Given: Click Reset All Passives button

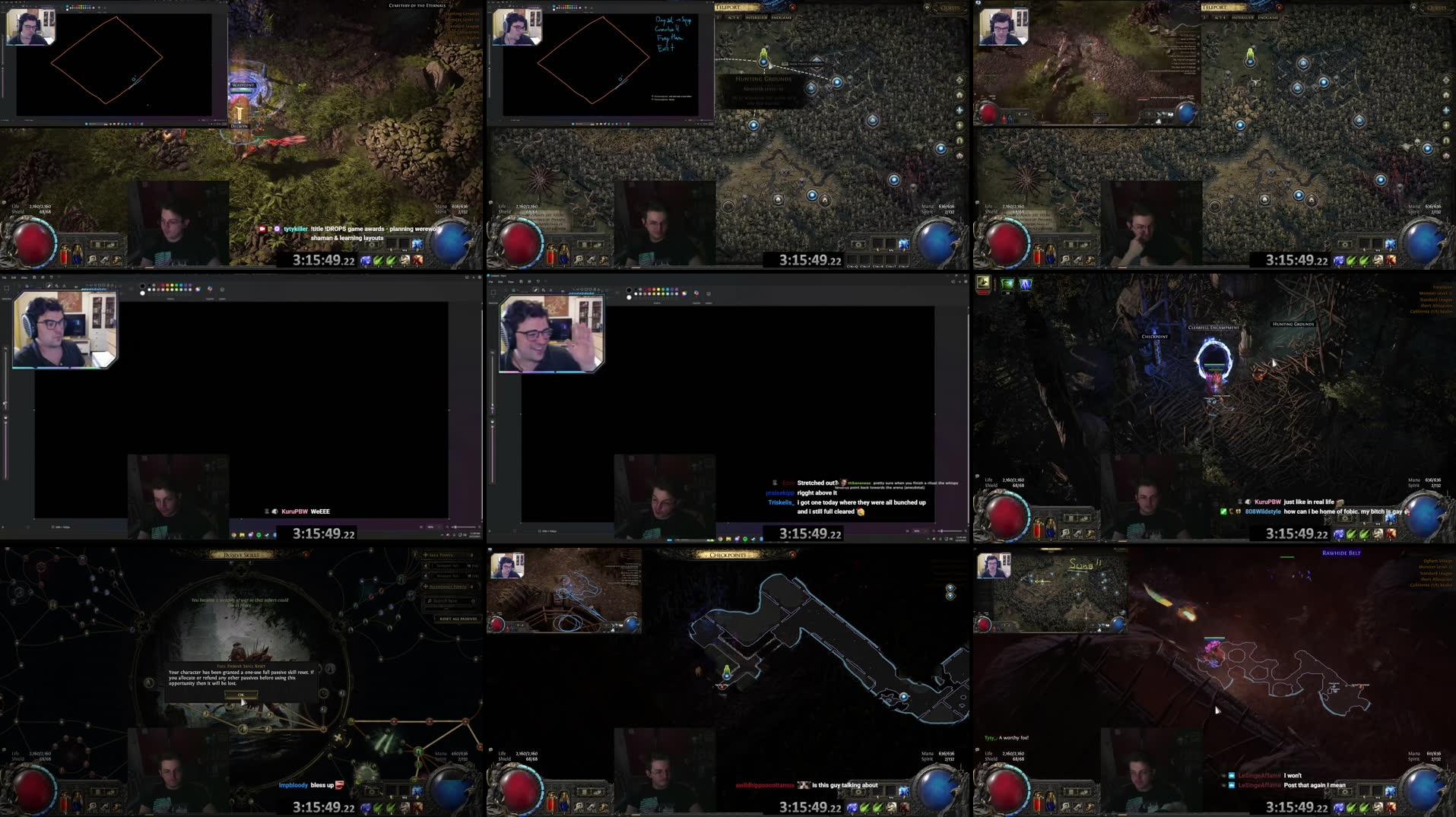Looking at the screenshot, I should [457, 618].
